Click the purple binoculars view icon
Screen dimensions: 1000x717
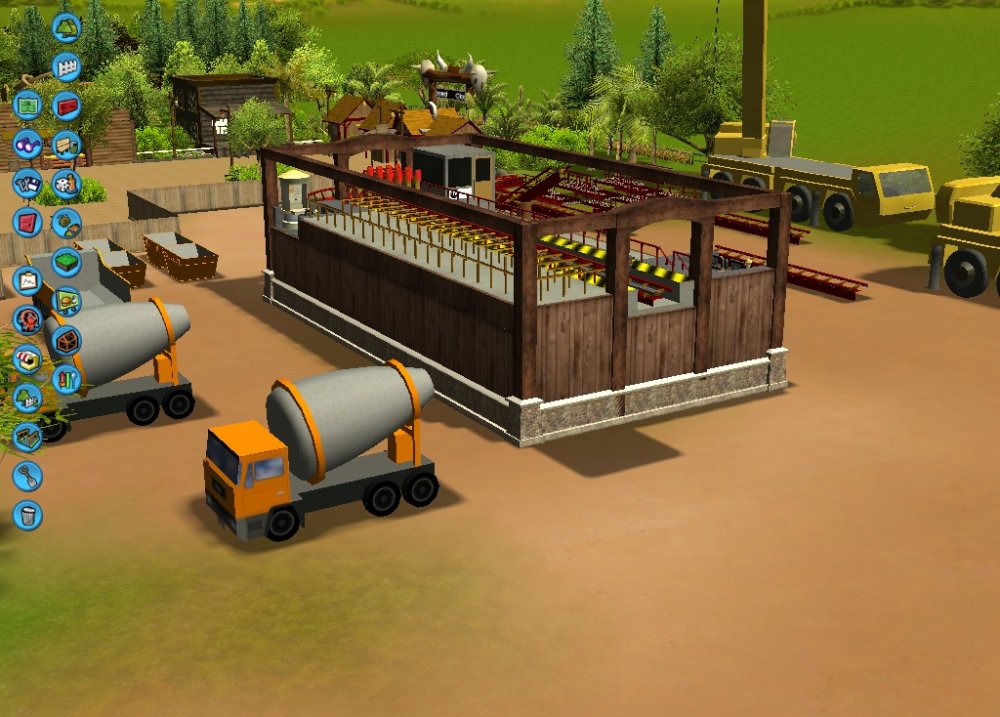tap(27, 144)
